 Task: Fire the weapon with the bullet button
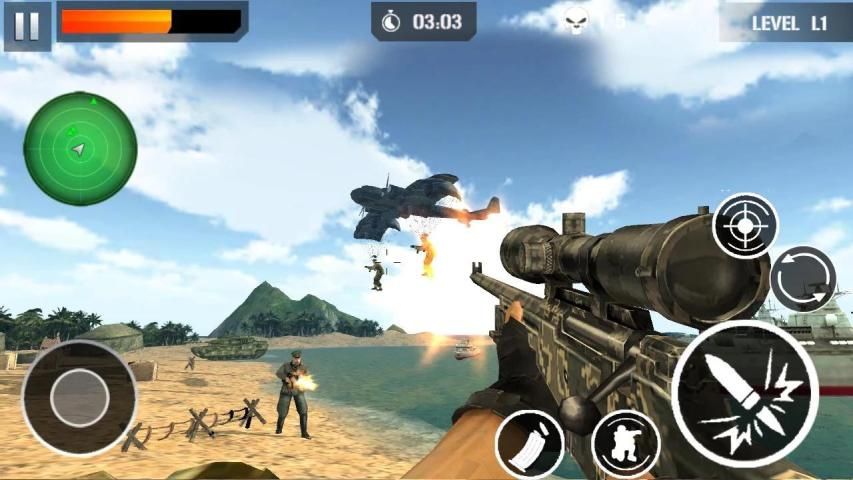(x=745, y=394)
